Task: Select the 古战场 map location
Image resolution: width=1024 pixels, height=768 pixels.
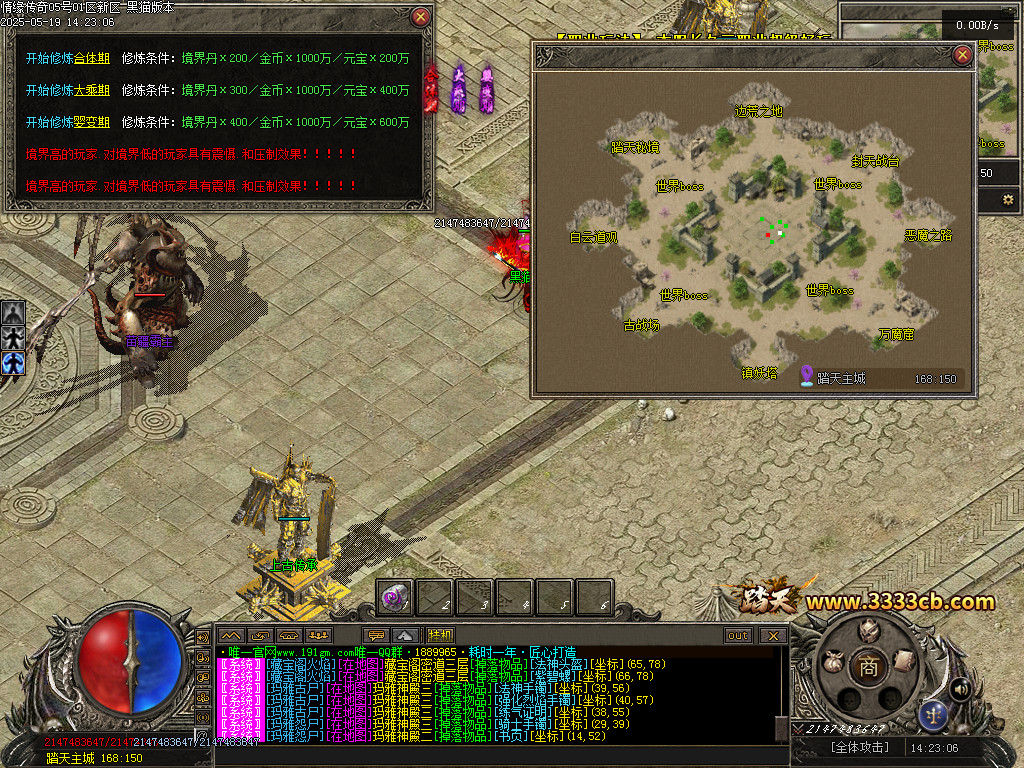Action: click(x=642, y=325)
